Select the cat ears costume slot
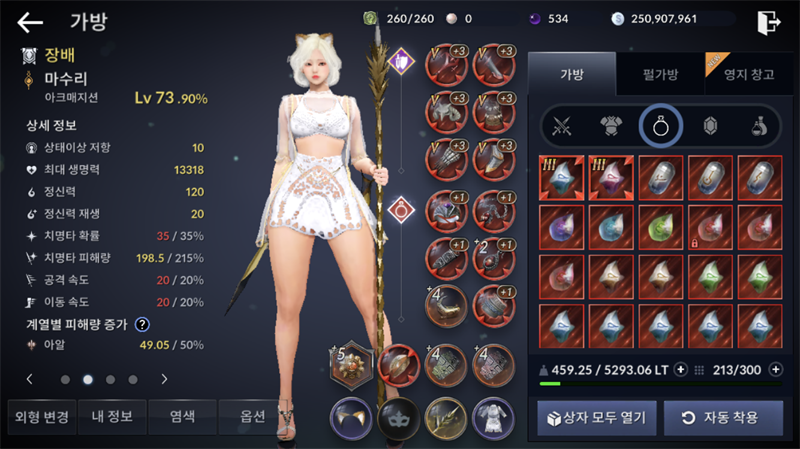The height and width of the screenshot is (449, 800). [x=351, y=414]
